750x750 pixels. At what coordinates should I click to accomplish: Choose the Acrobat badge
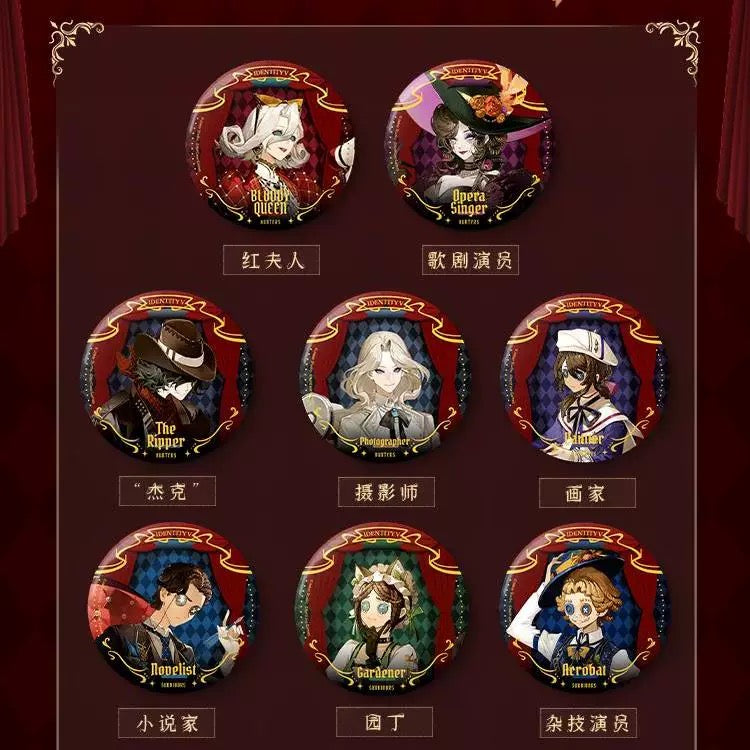(x=585, y=607)
